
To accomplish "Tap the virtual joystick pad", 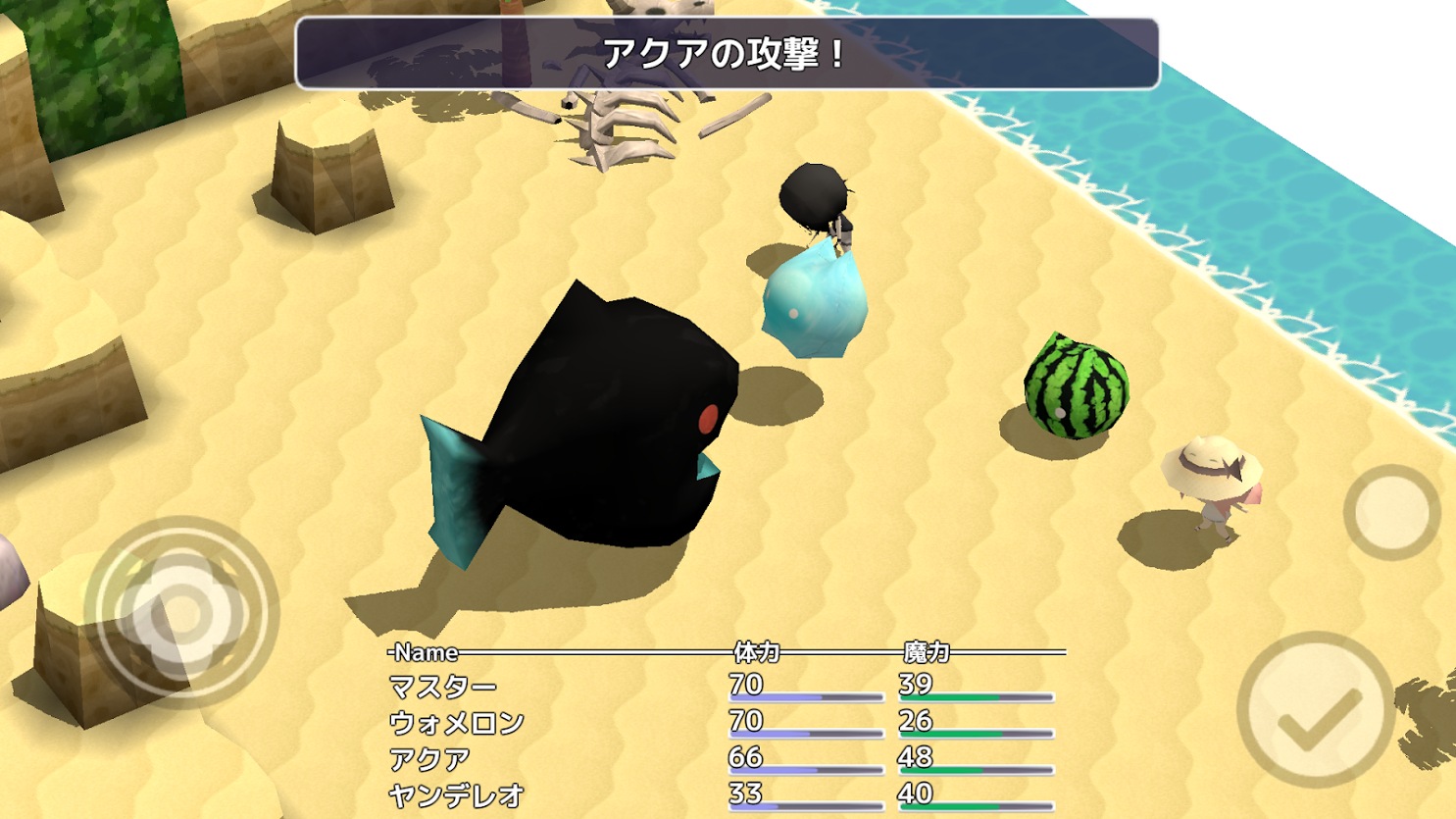I will 181,613.
